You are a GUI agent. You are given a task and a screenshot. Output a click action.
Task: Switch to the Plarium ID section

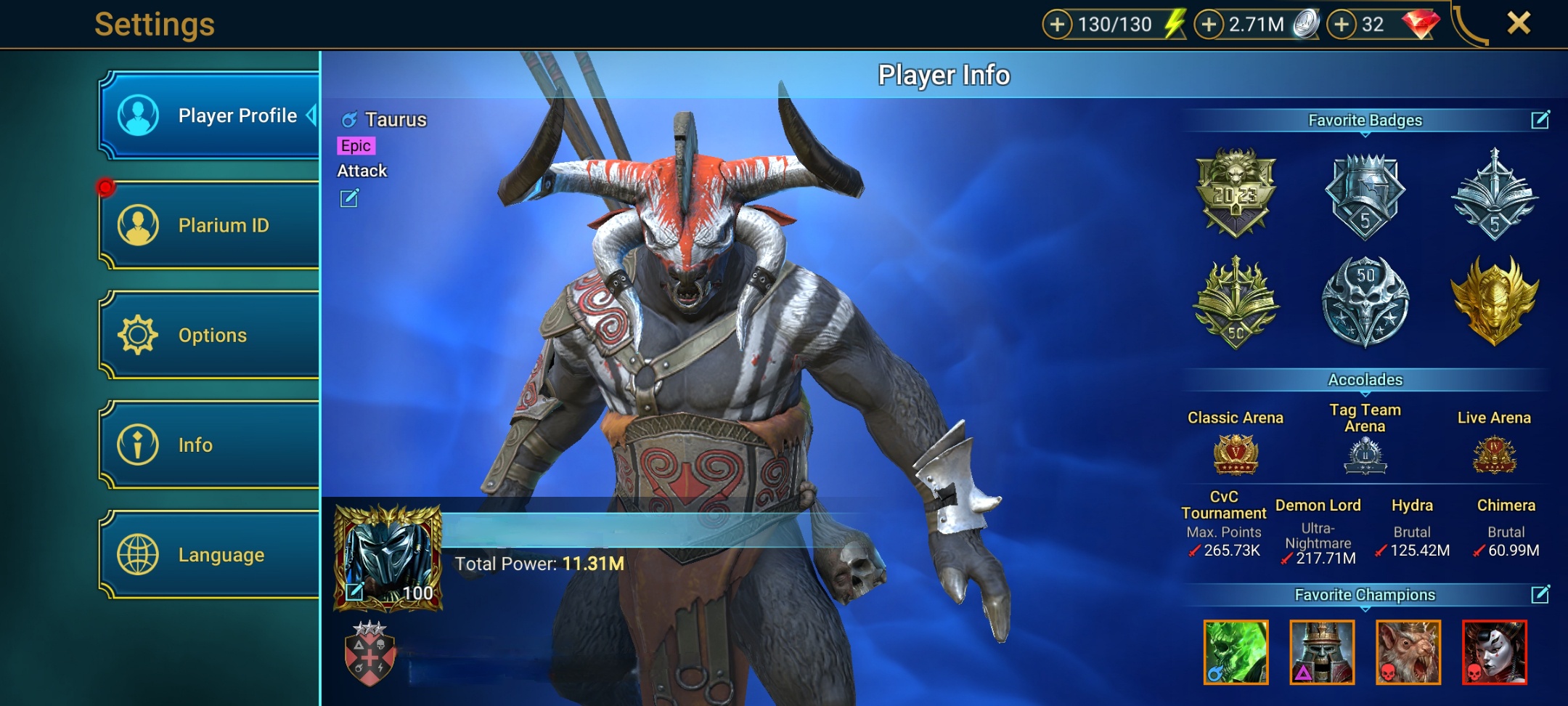[209, 225]
